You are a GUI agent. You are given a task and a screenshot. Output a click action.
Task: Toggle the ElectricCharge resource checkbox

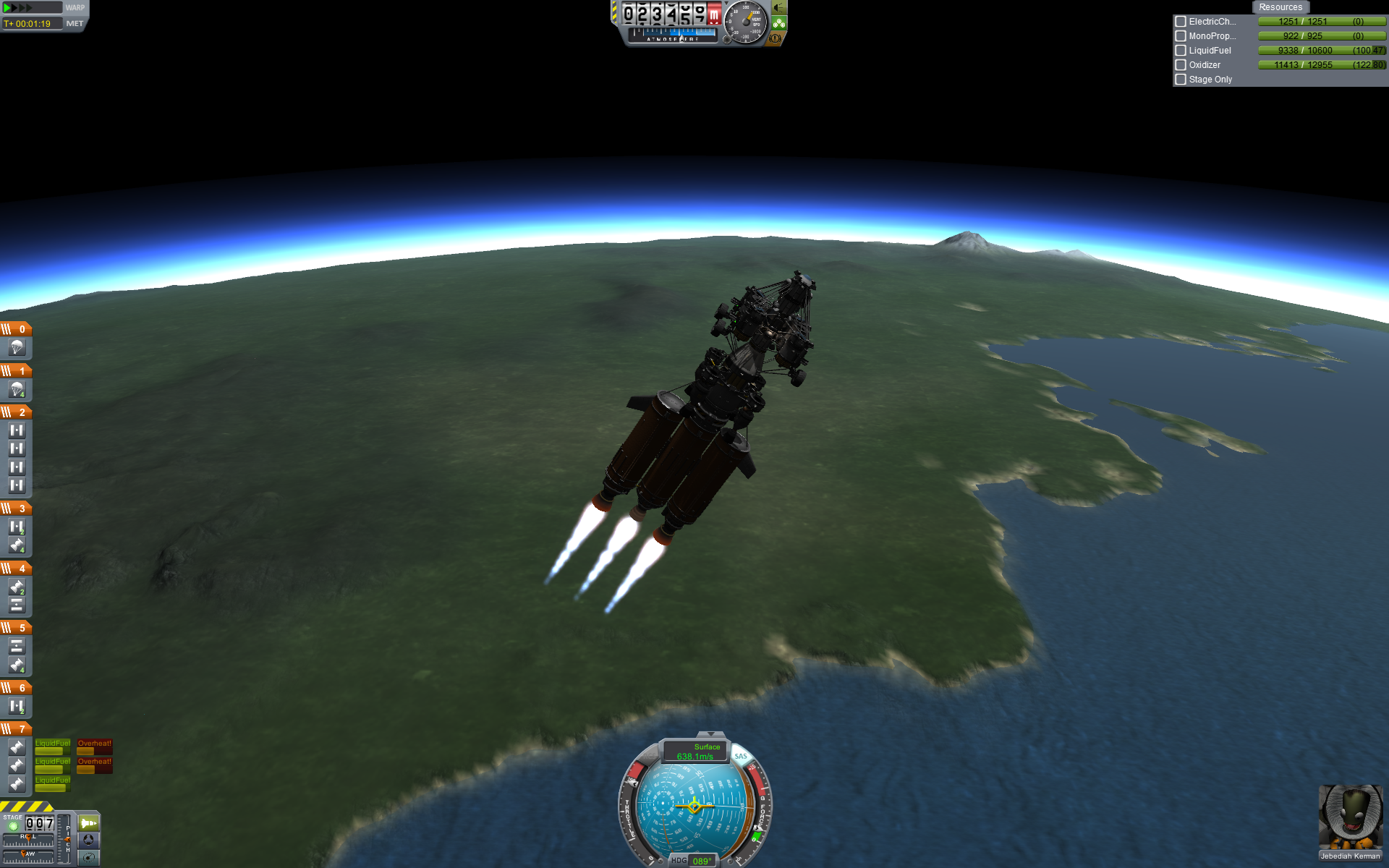tap(1181, 22)
